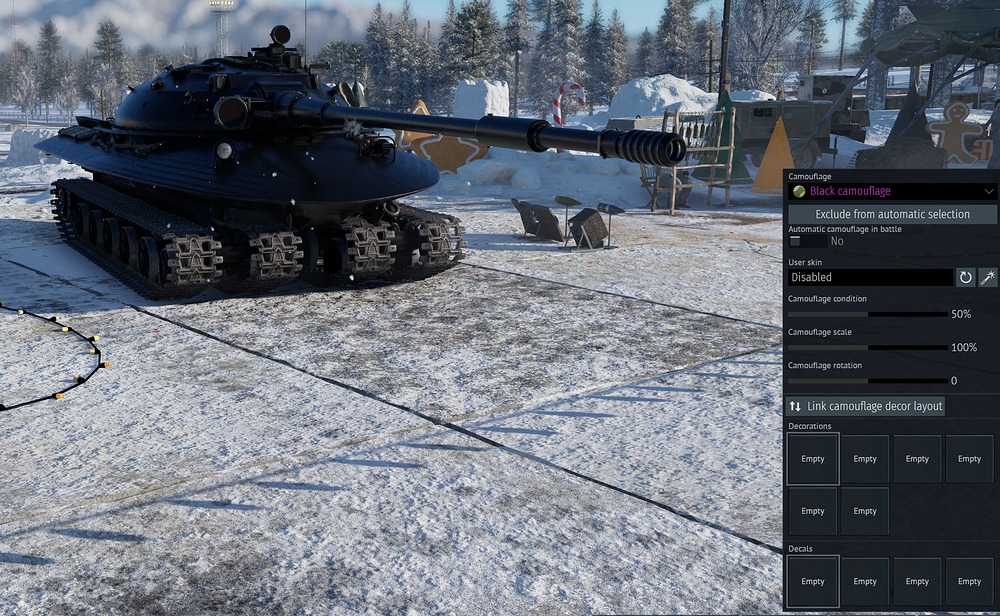The height and width of the screenshot is (616, 1000).
Task: Click the magic wand skin icon
Action: (x=987, y=277)
